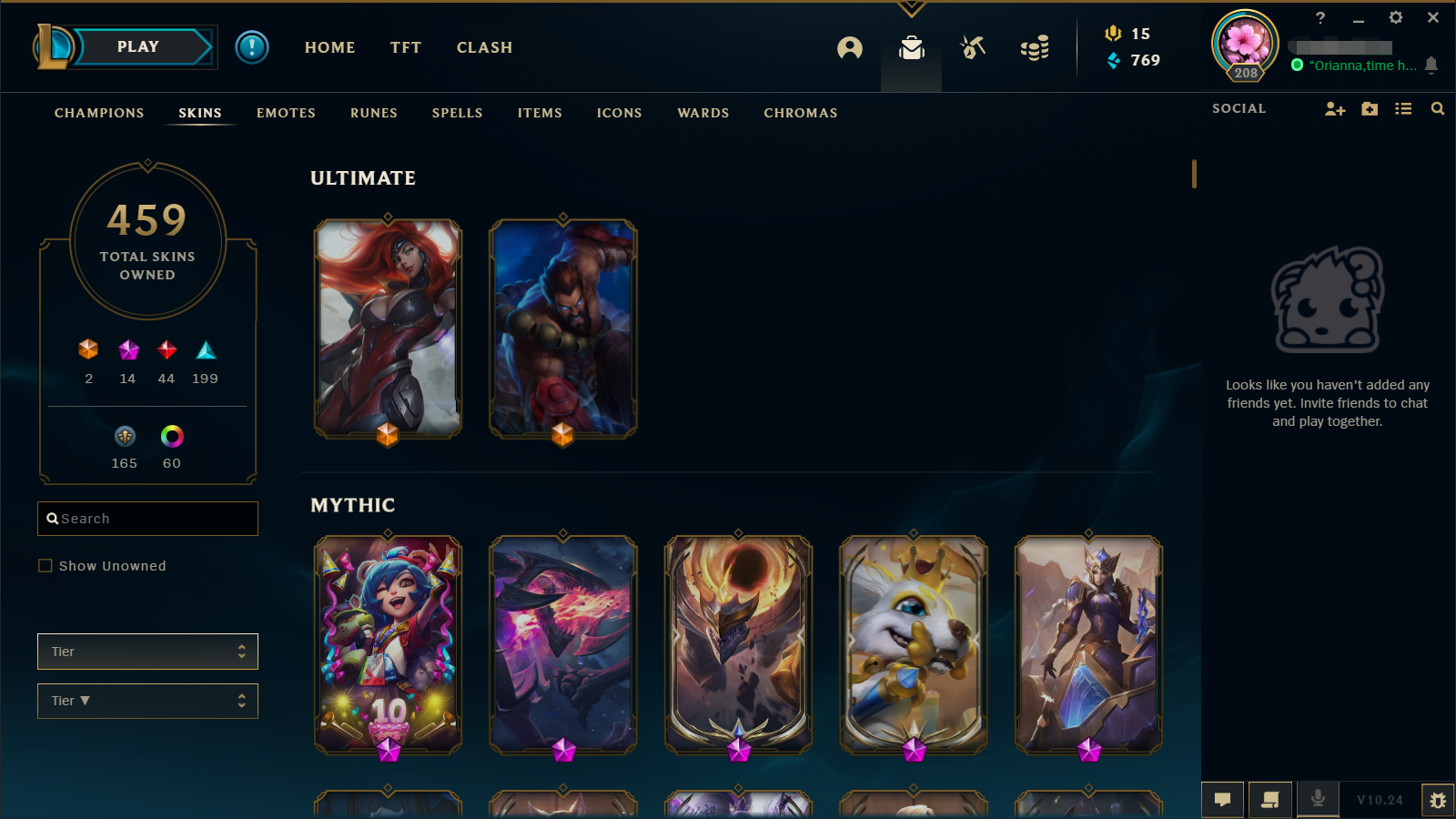The image size is (1456, 819).
Task: Choose the boxer Udyr ultimate skin
Action: [563, 328]
